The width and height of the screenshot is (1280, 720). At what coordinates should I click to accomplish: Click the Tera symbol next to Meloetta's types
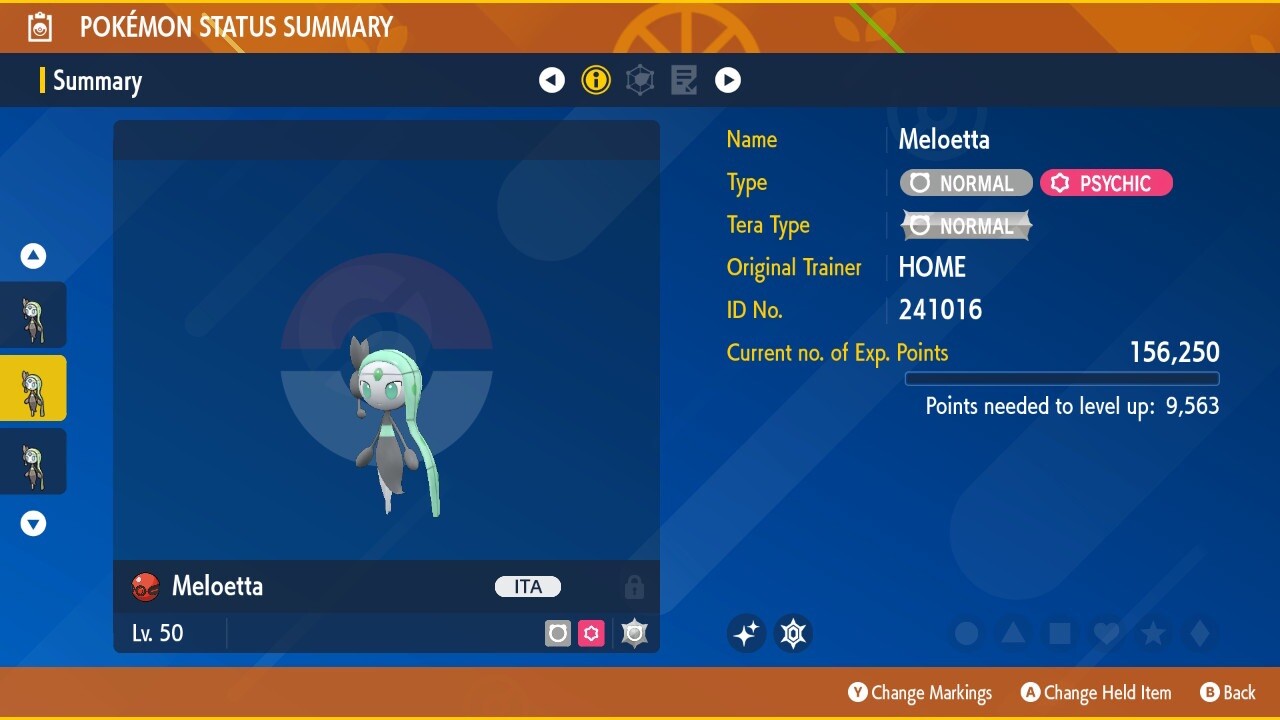(634, 633)
